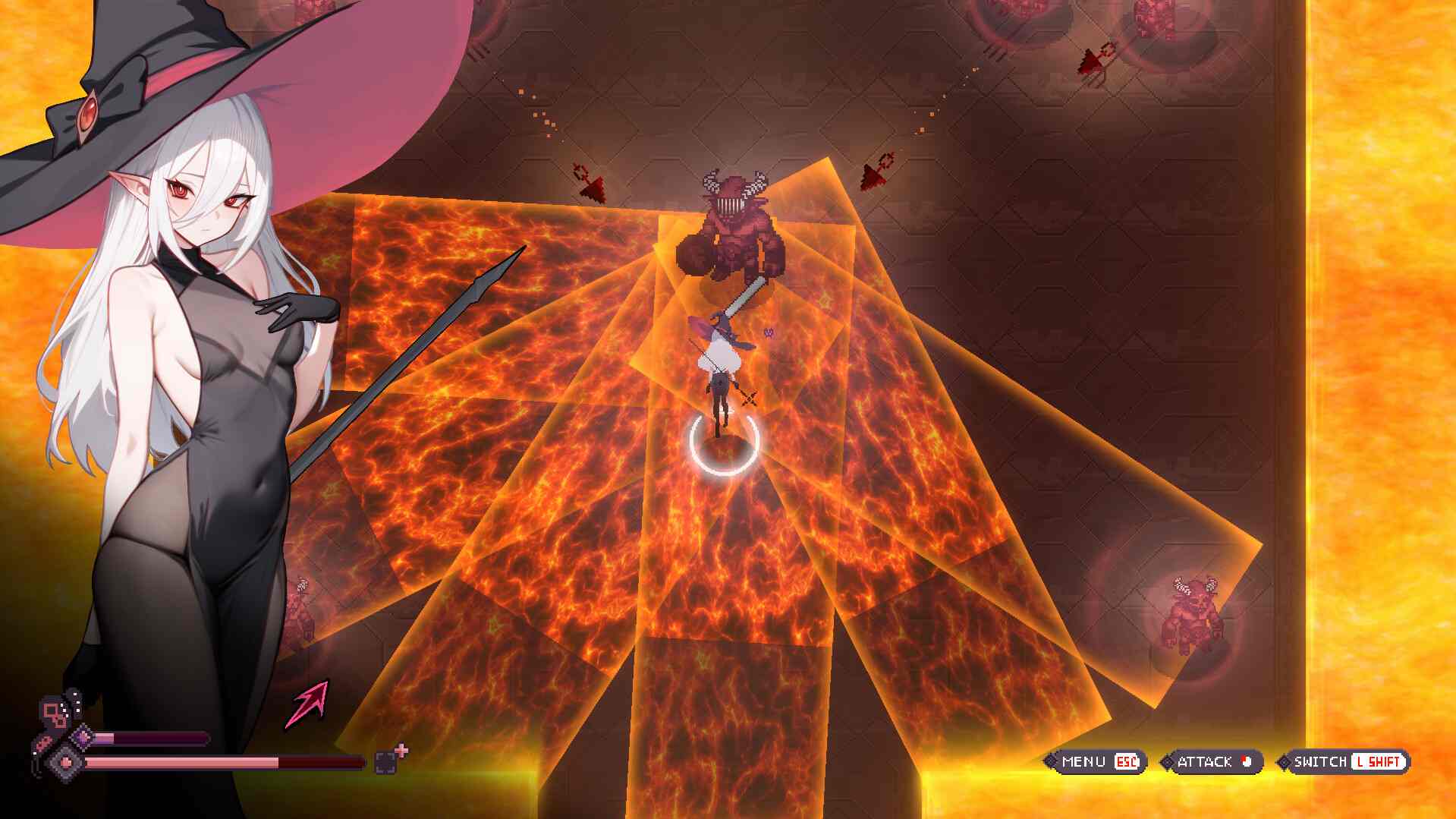Click the purple diamond skill icon beside the mana bar
This screenshot has width=1456, height=819.
[x=82, y=738]
